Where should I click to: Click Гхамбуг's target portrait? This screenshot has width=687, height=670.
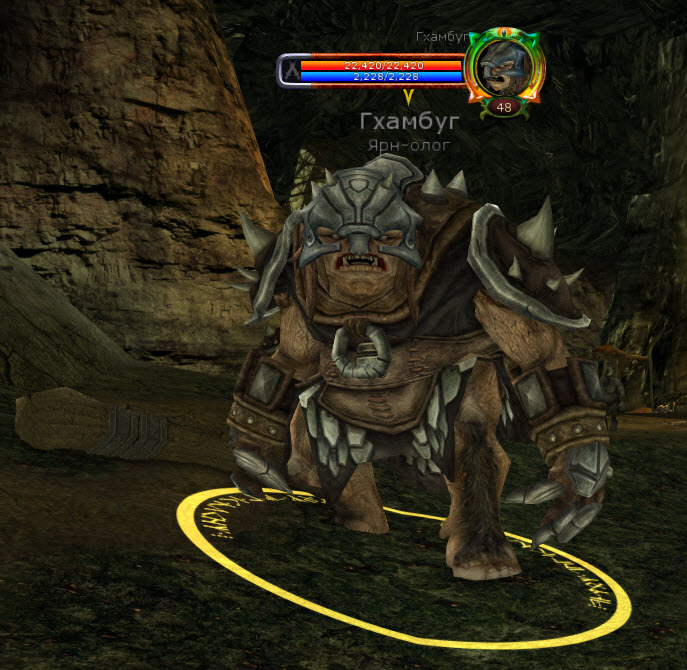(x=505, y=67)
